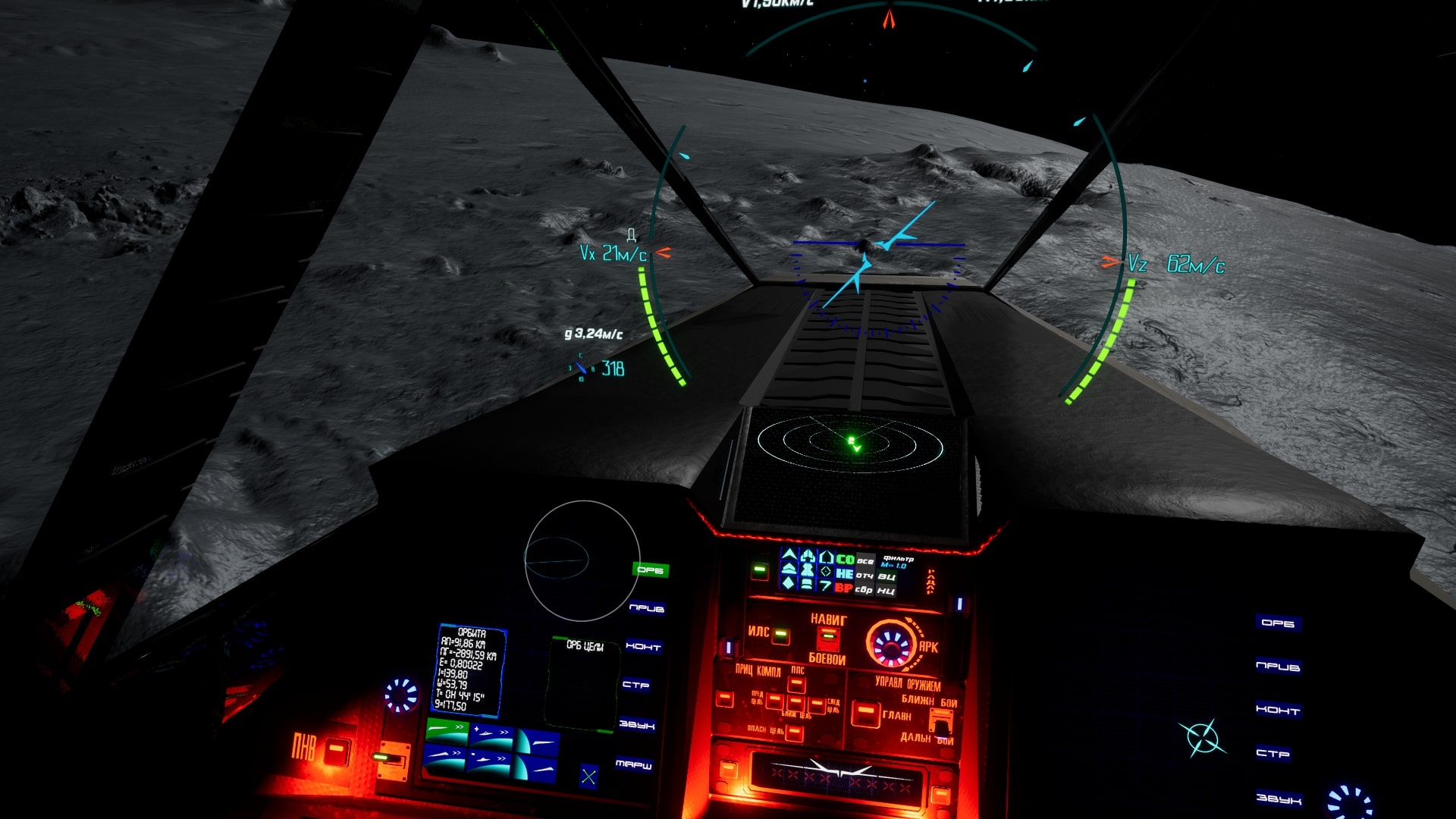Activate the ГЛАВН main weapon button

(x=865, y=714)
